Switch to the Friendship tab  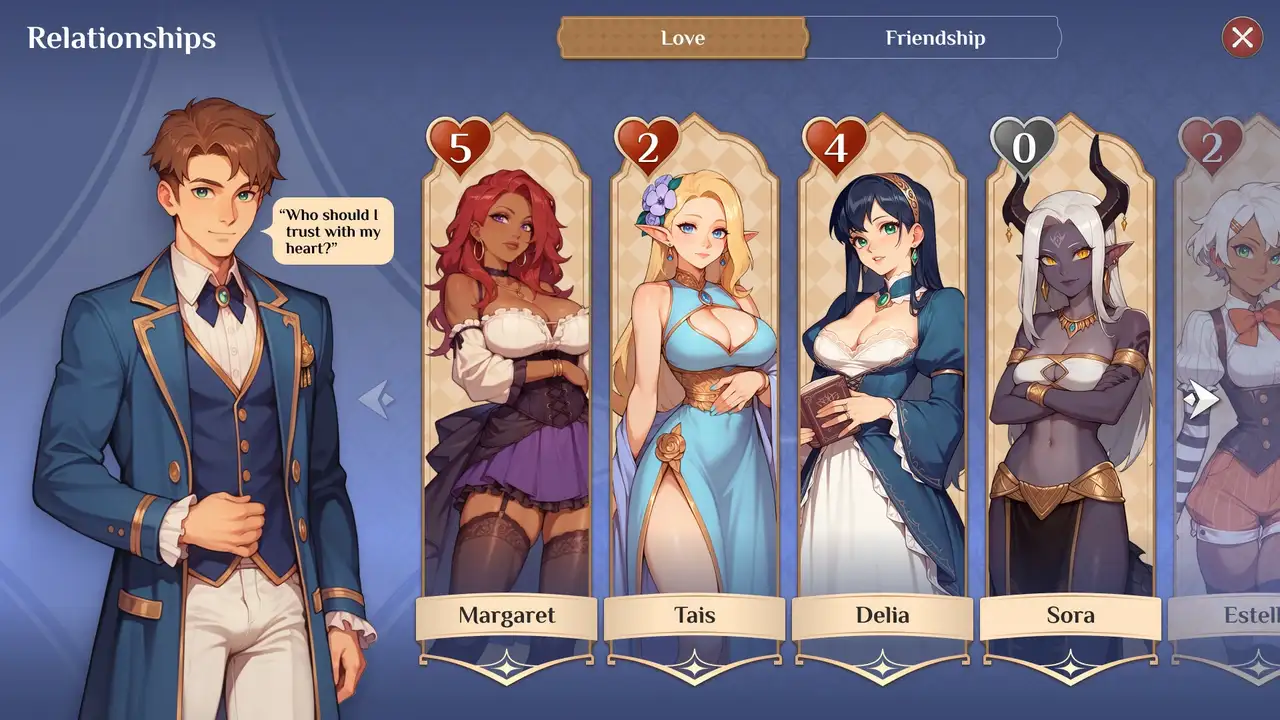tap(934, 38)
